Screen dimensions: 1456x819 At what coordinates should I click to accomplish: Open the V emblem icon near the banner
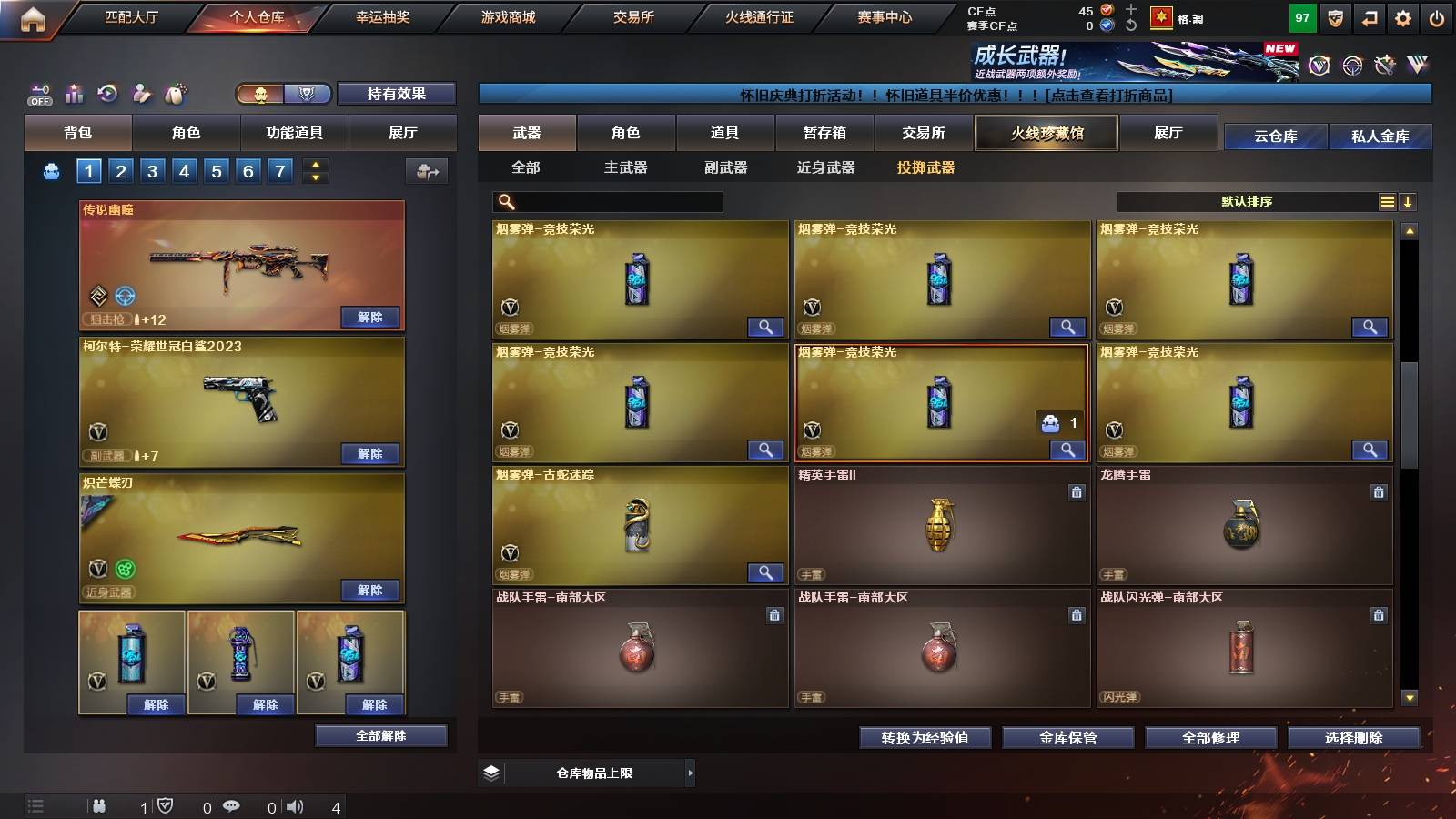[x=1318, y=66]
